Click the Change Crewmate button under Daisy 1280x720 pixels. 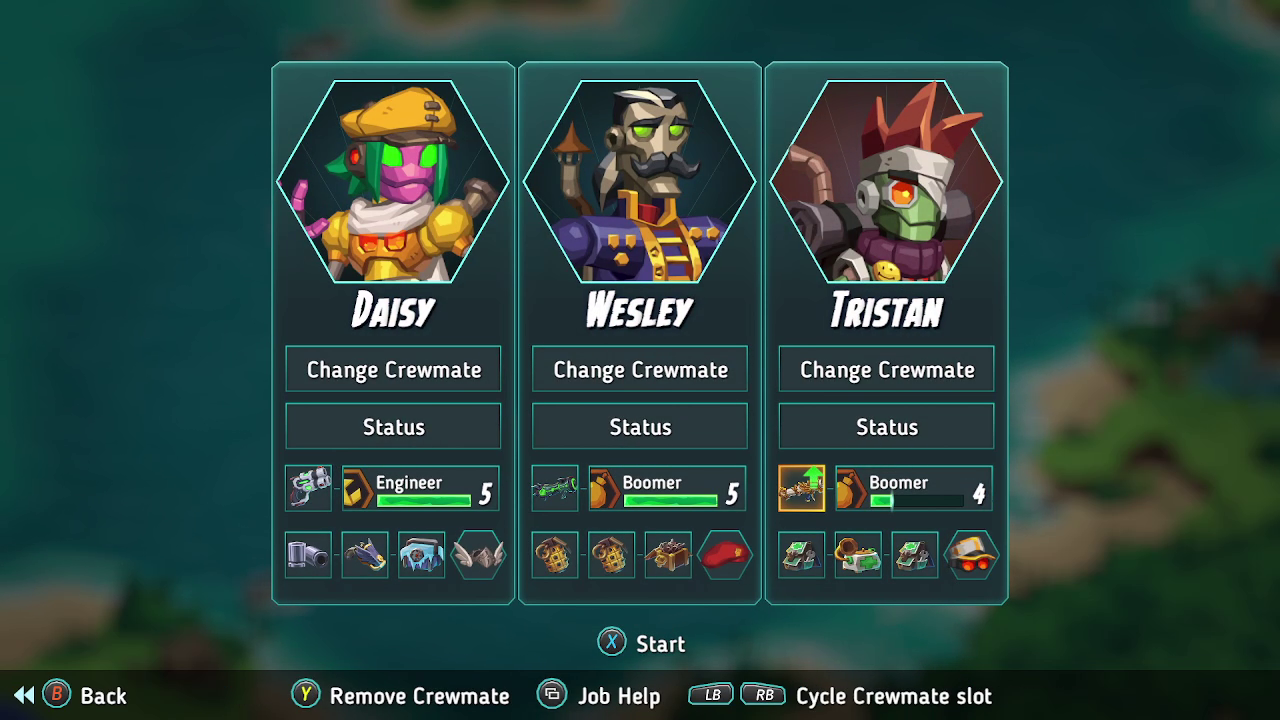click(x=393, y=369)
